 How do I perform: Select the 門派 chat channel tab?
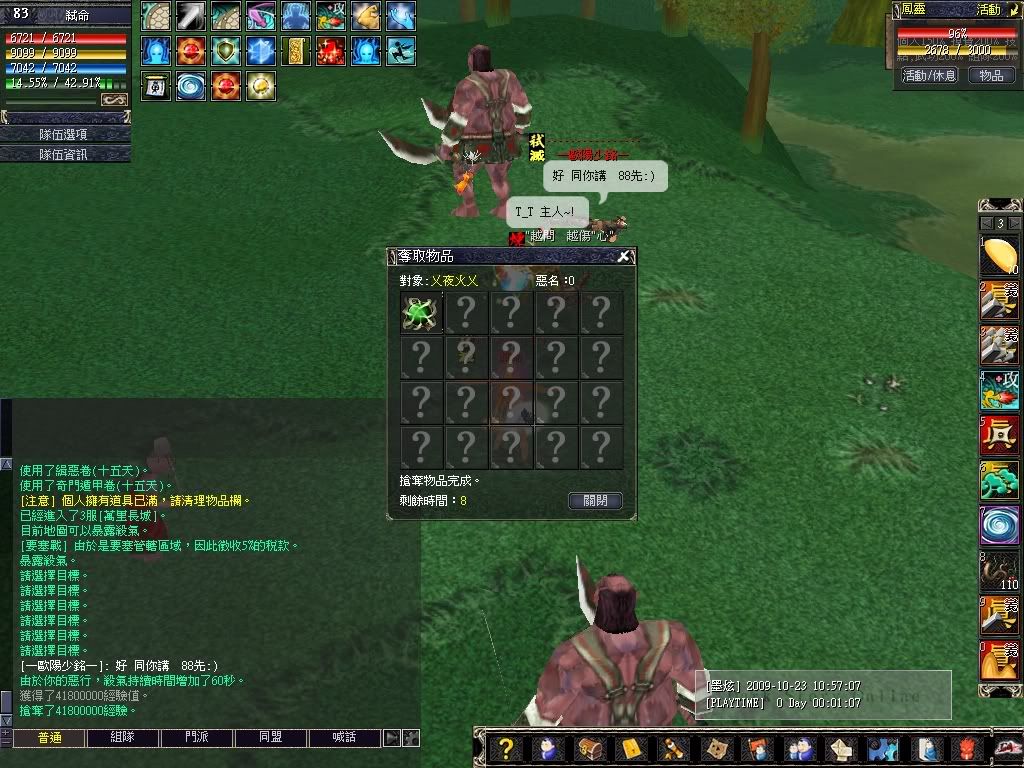(197, 738)
